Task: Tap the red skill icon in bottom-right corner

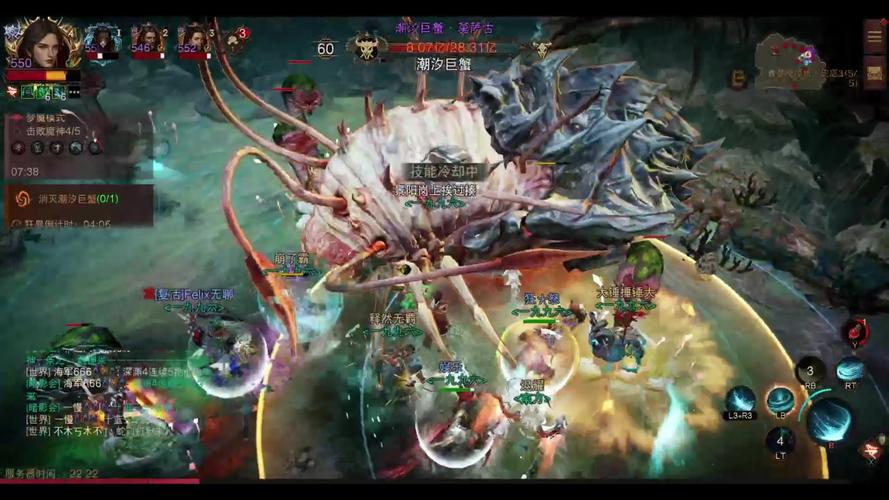Action: [872, 448]
